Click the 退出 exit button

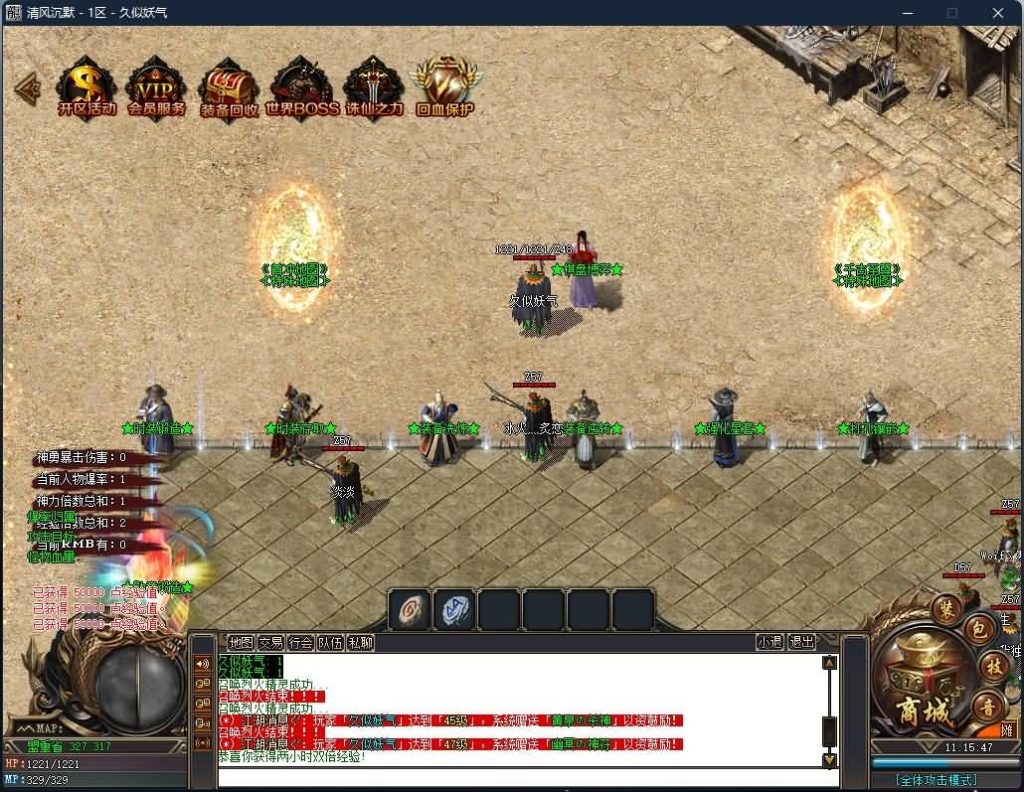click(x=802, y=642)
